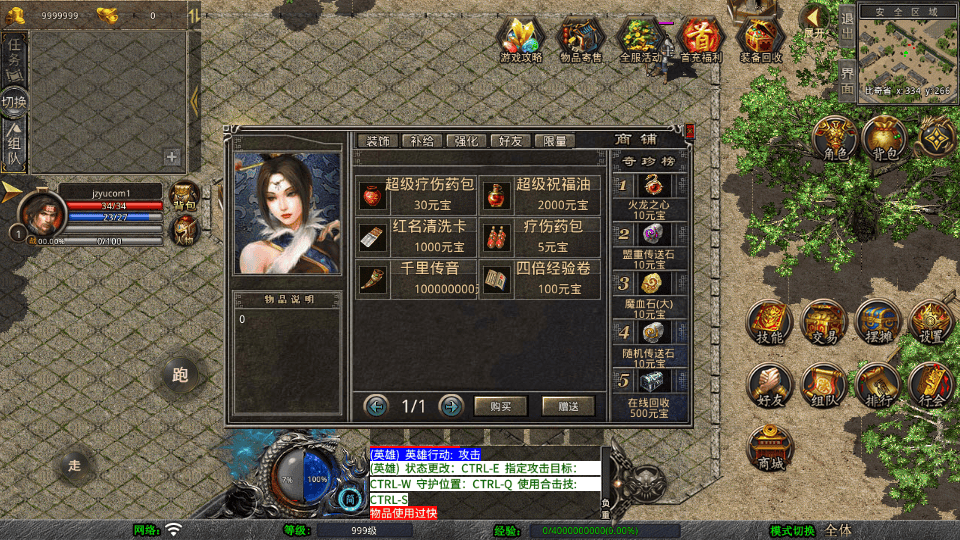This screenshot has height=540, width=960.
Task: Select the 千里传音 horn item
Action: 416,279
